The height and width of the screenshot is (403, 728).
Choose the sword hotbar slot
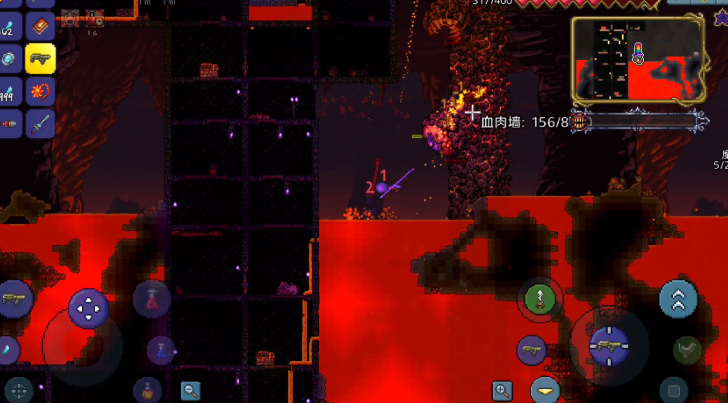coord(40,124)
